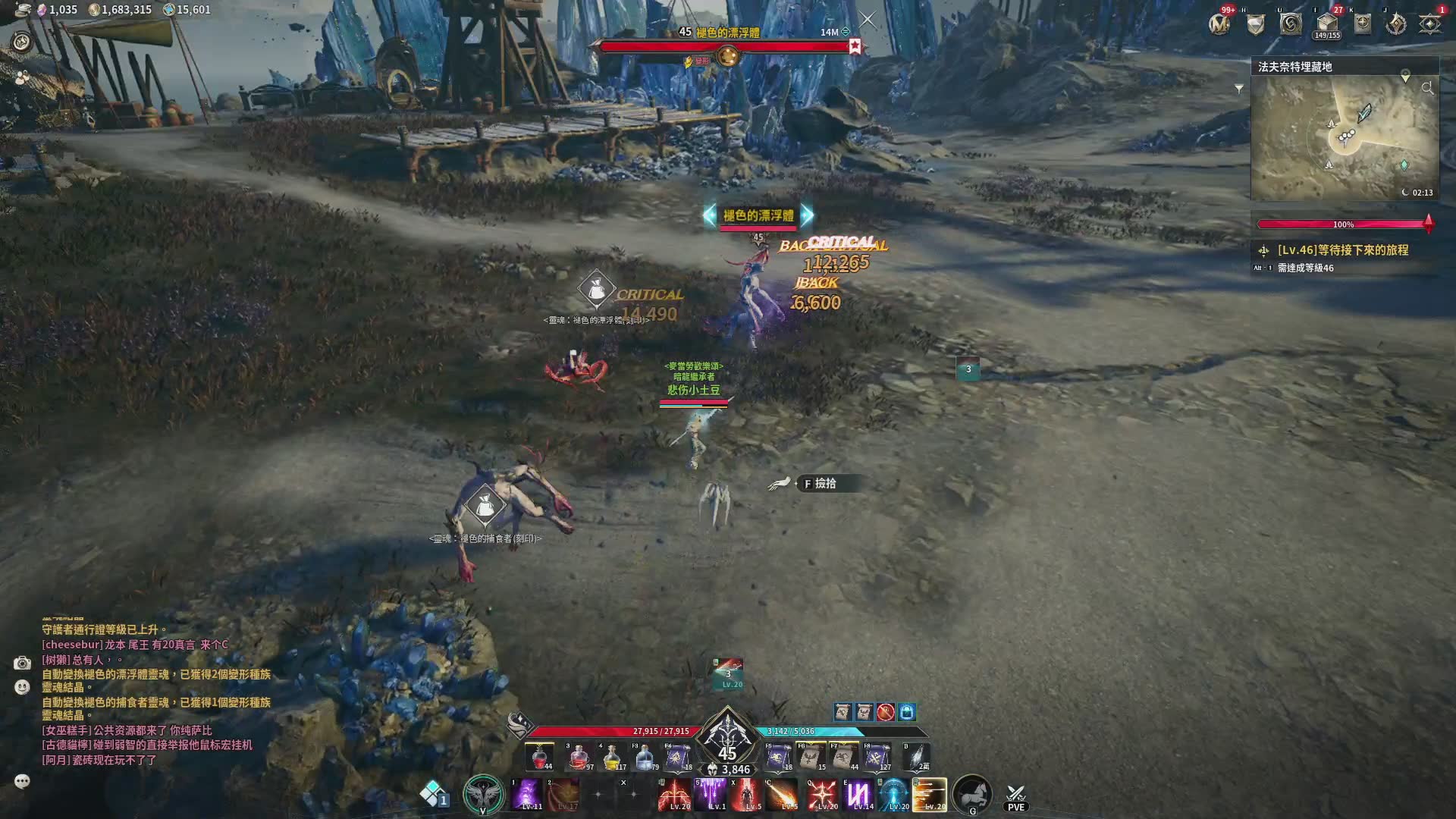
Task: Summon the mount with the horse icon
Action: tap(972, 794)
